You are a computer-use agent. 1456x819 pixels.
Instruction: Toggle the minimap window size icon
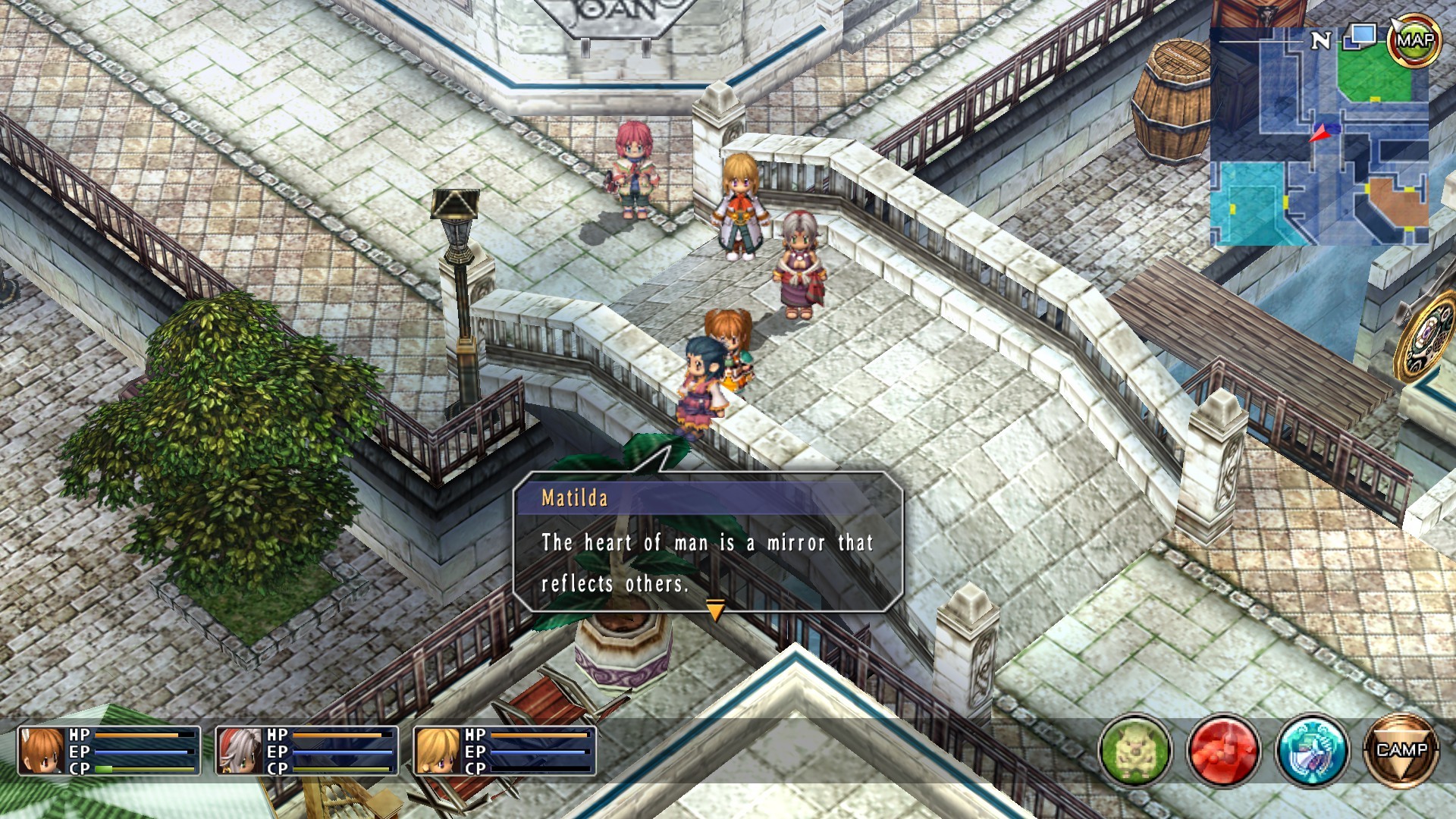1361,36
